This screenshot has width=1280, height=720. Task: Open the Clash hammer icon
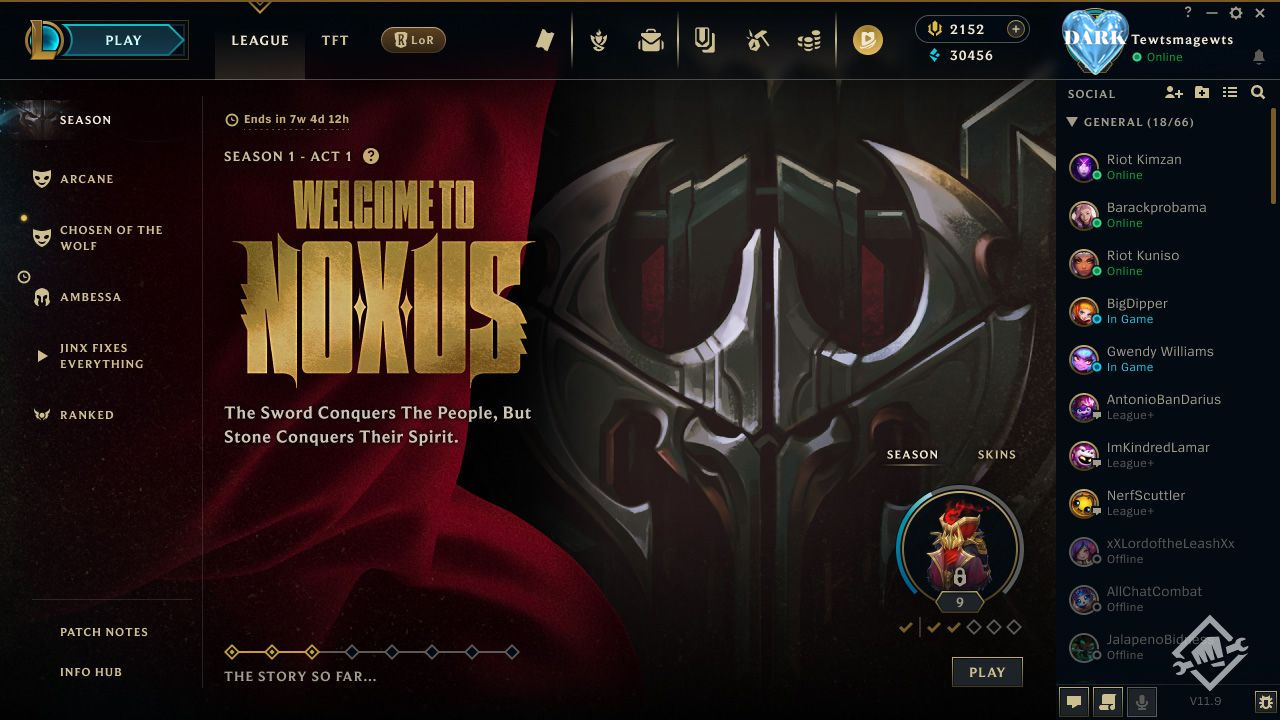(757, 40)
